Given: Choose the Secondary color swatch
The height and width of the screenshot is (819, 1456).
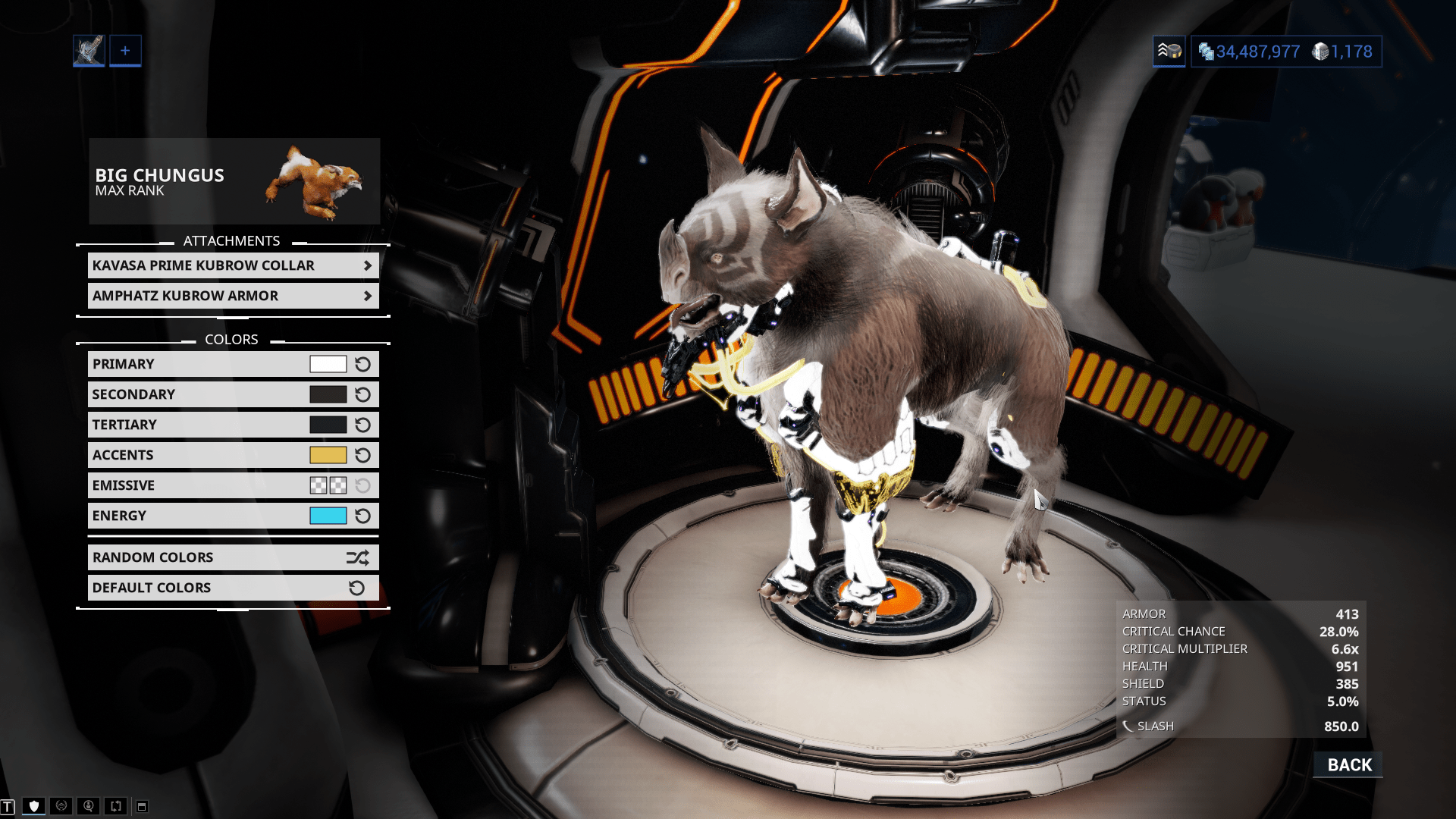Looking at the screenshot, I should click(328, 394).
